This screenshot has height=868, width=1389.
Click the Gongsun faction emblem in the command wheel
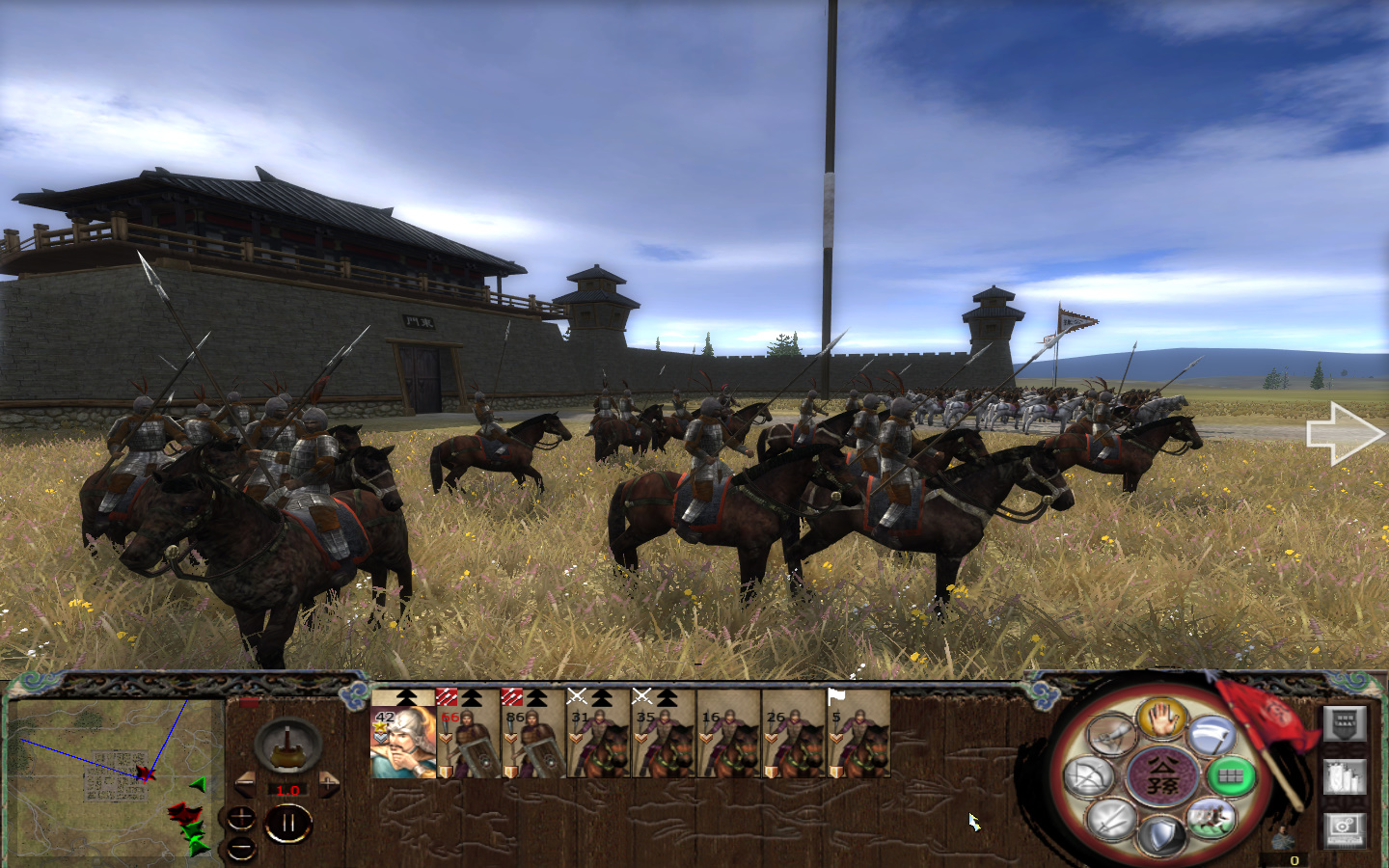(x=1161, y=774)
